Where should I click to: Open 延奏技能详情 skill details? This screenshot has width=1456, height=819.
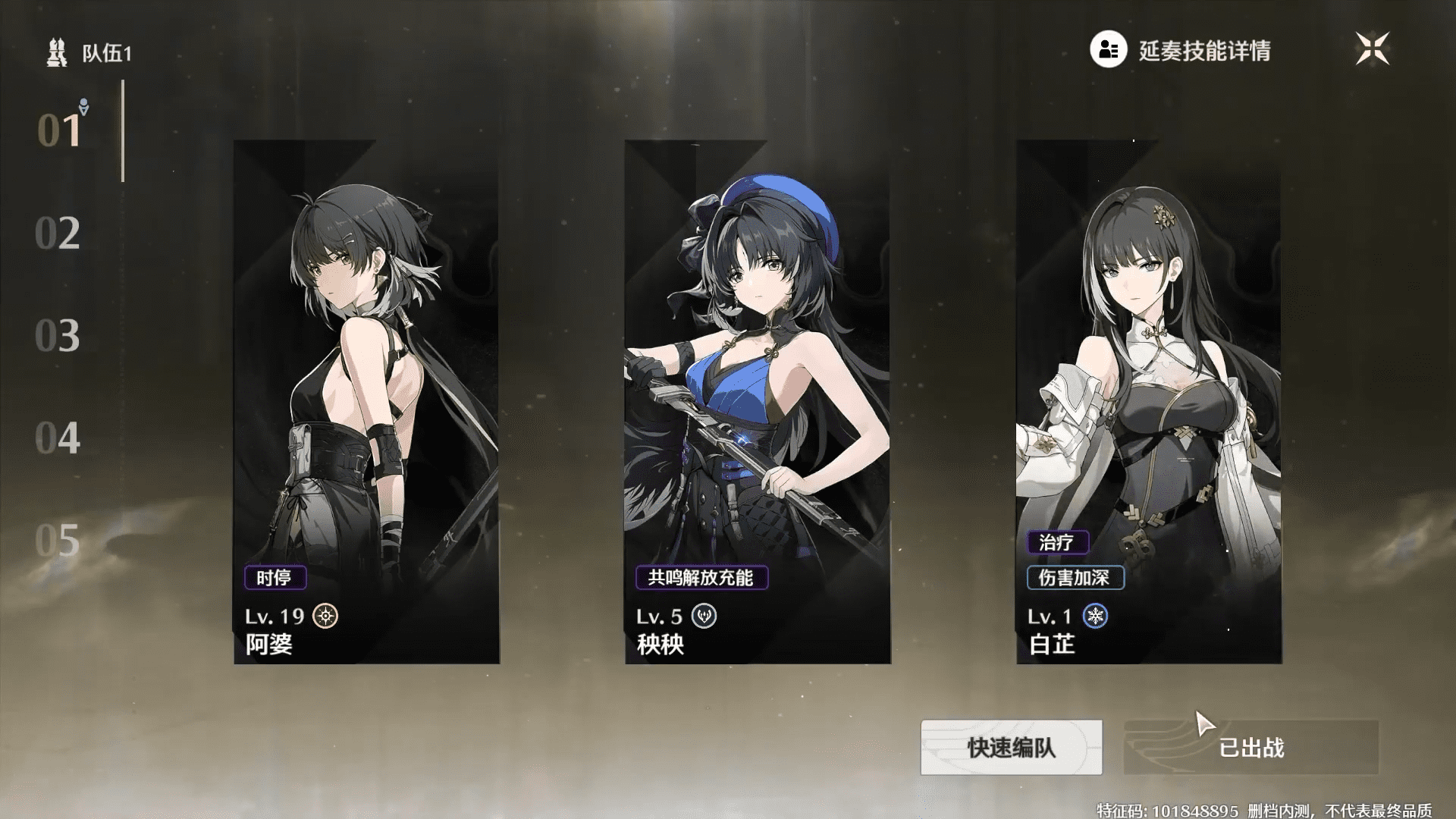coord(1181,50)
